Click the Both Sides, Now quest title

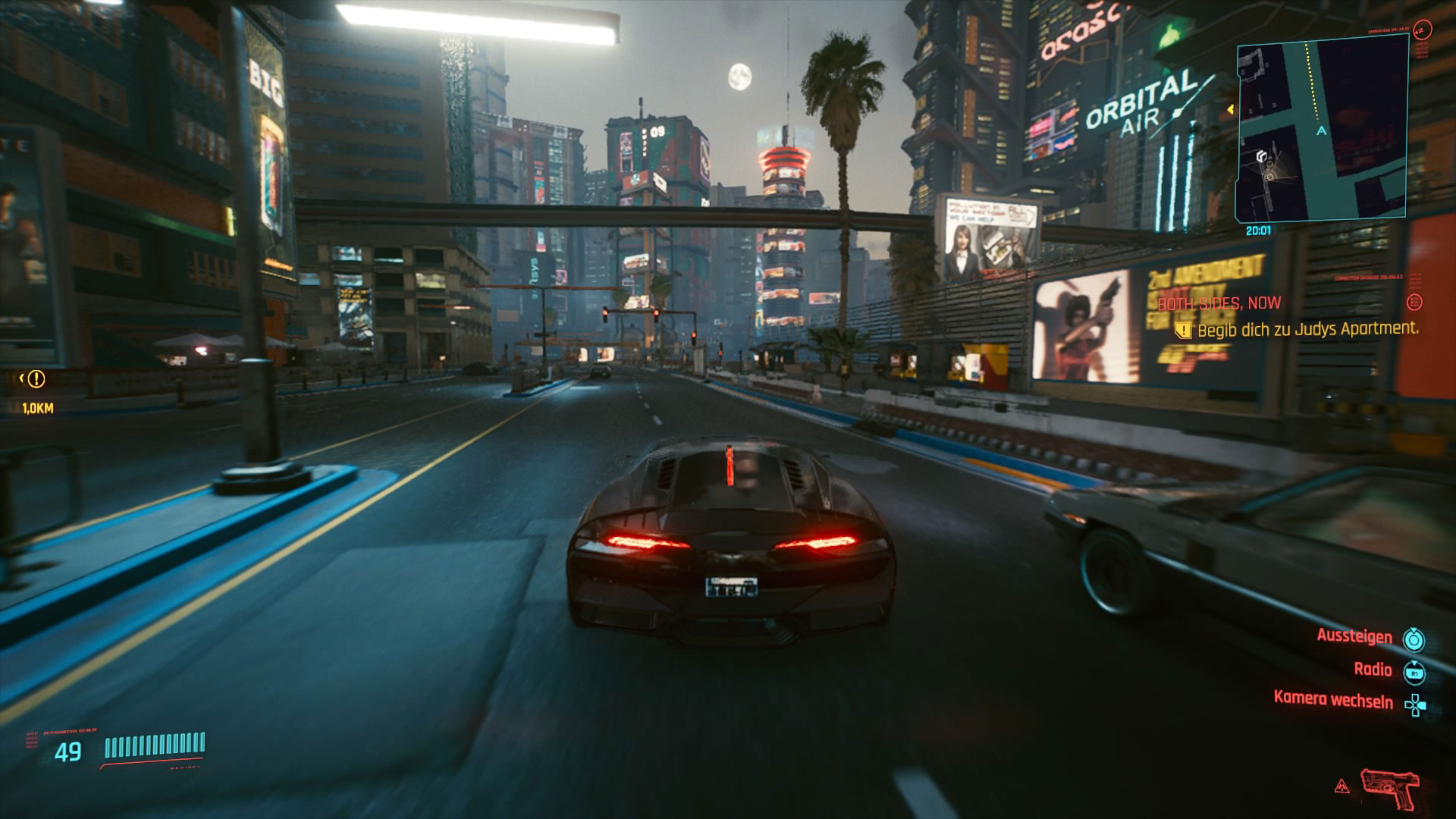click(x=1219, y=303)
